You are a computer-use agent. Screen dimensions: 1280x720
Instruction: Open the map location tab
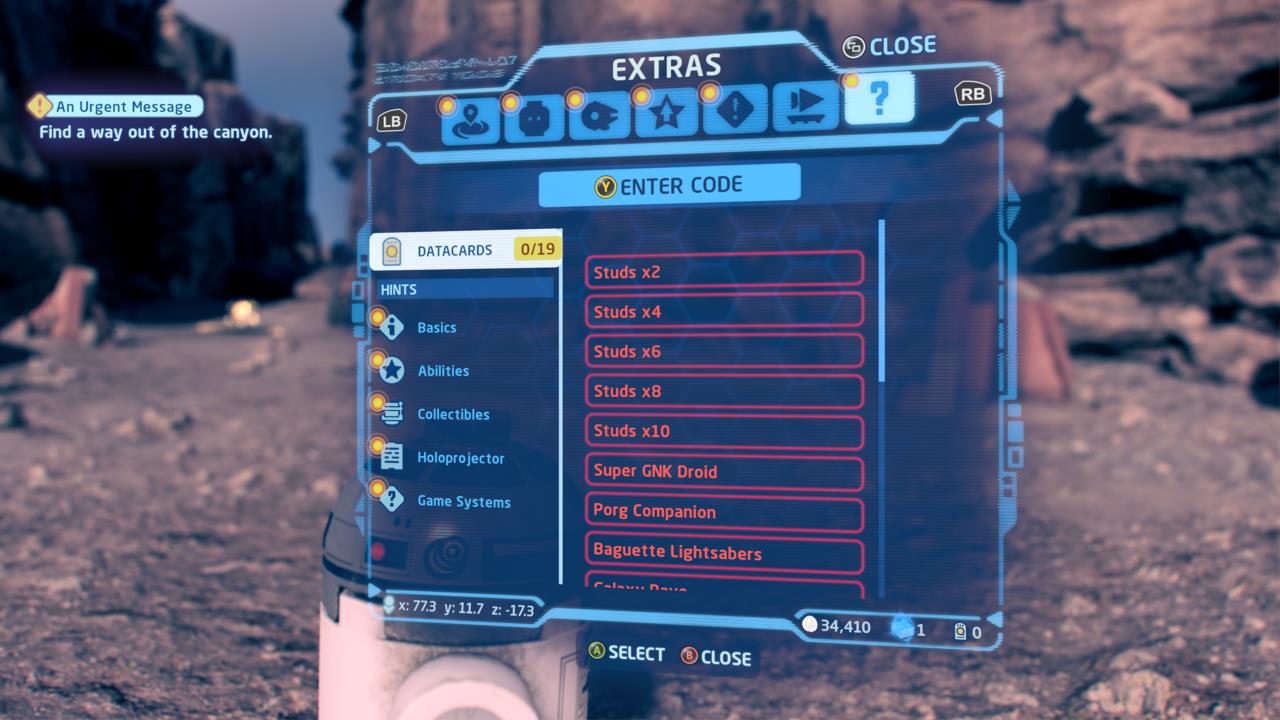469,118
